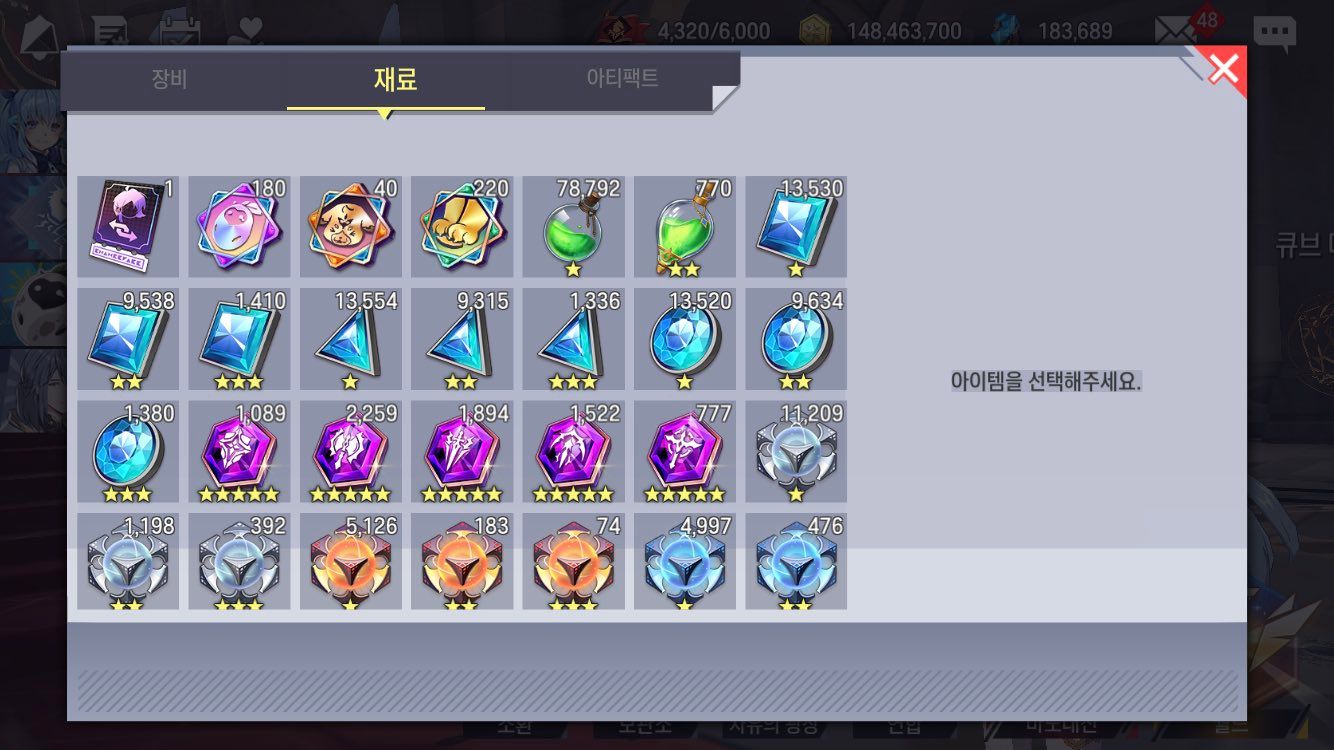Select the green potion with count 78,792
This screenshot has height=750, width=1334.
coord(573,227)
